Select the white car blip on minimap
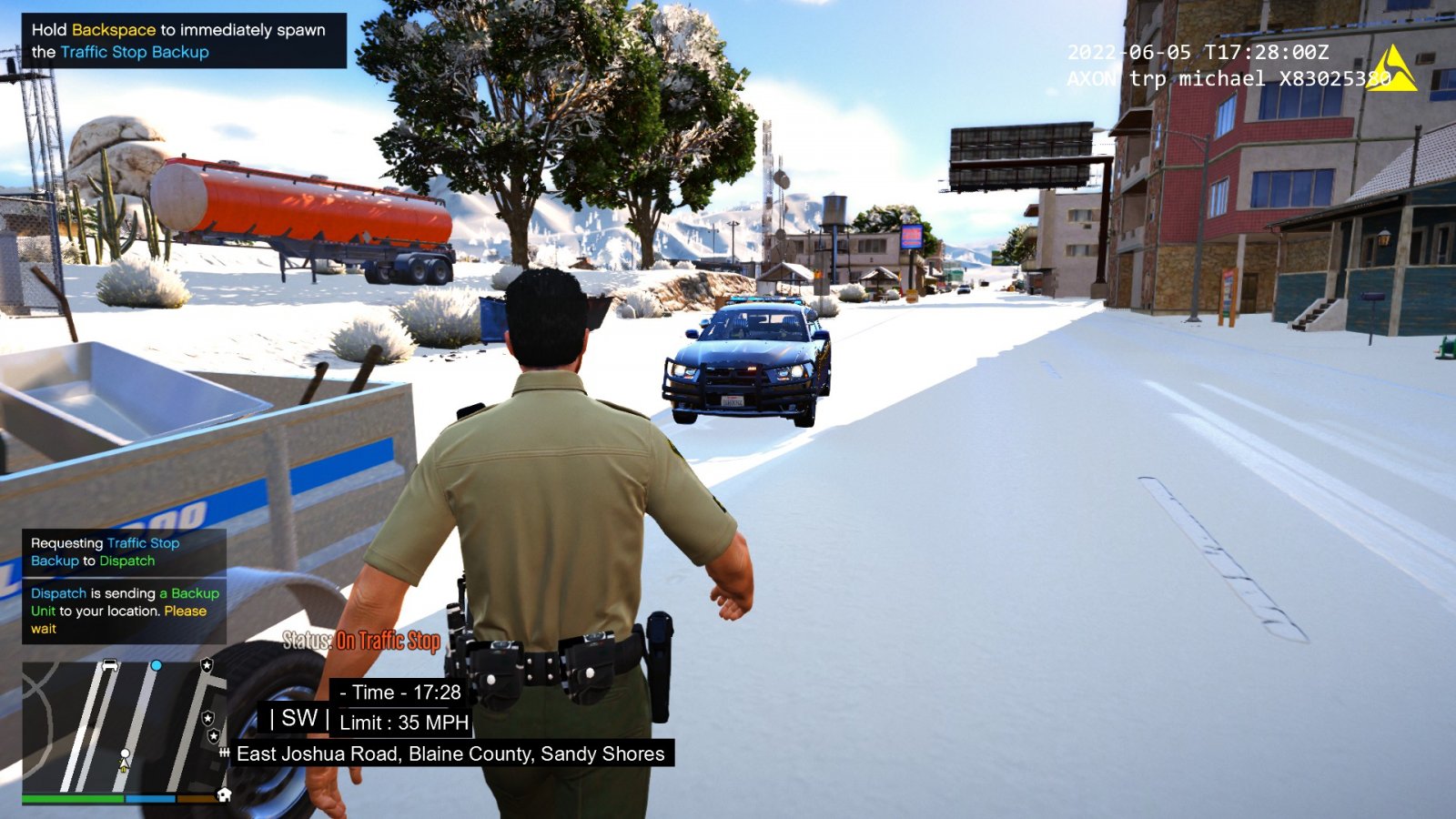 pyautogui.click(x=110, y=665)
